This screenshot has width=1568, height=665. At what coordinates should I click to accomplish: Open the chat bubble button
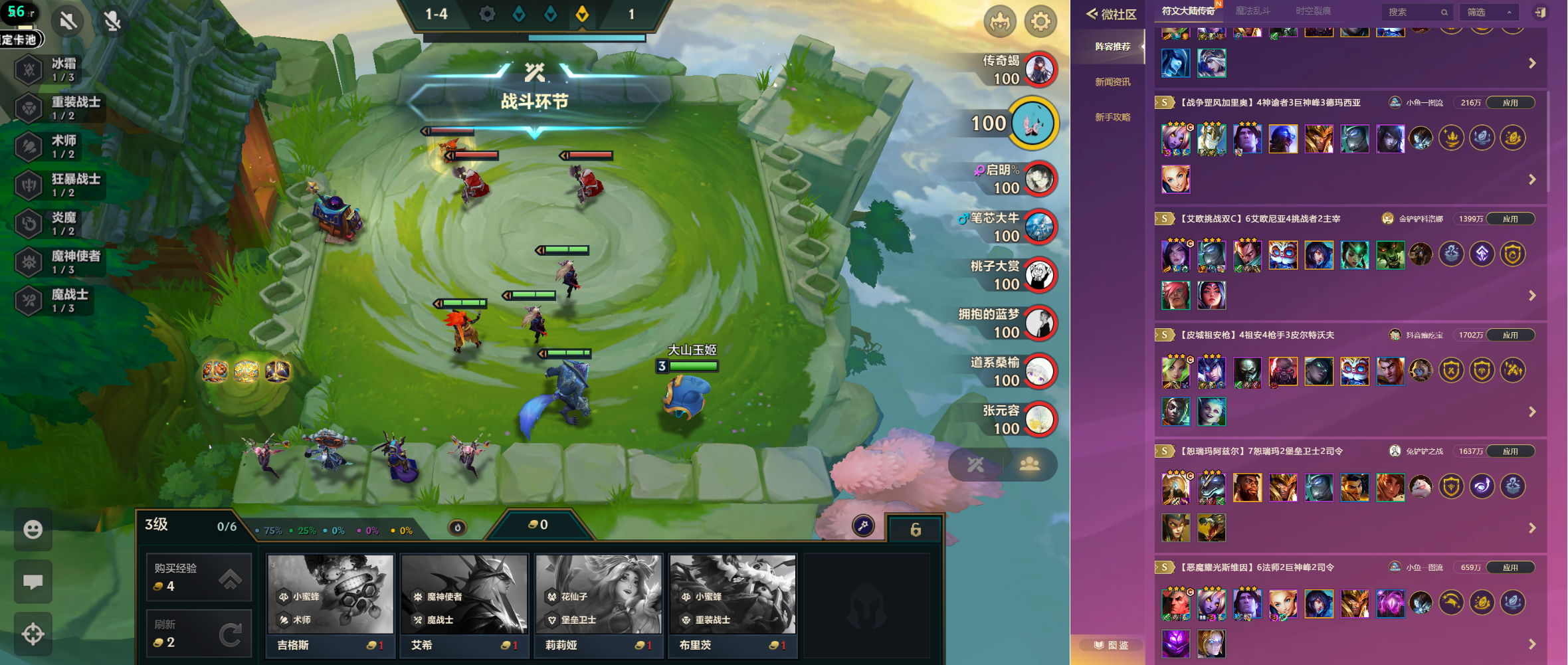click(33, 582)
